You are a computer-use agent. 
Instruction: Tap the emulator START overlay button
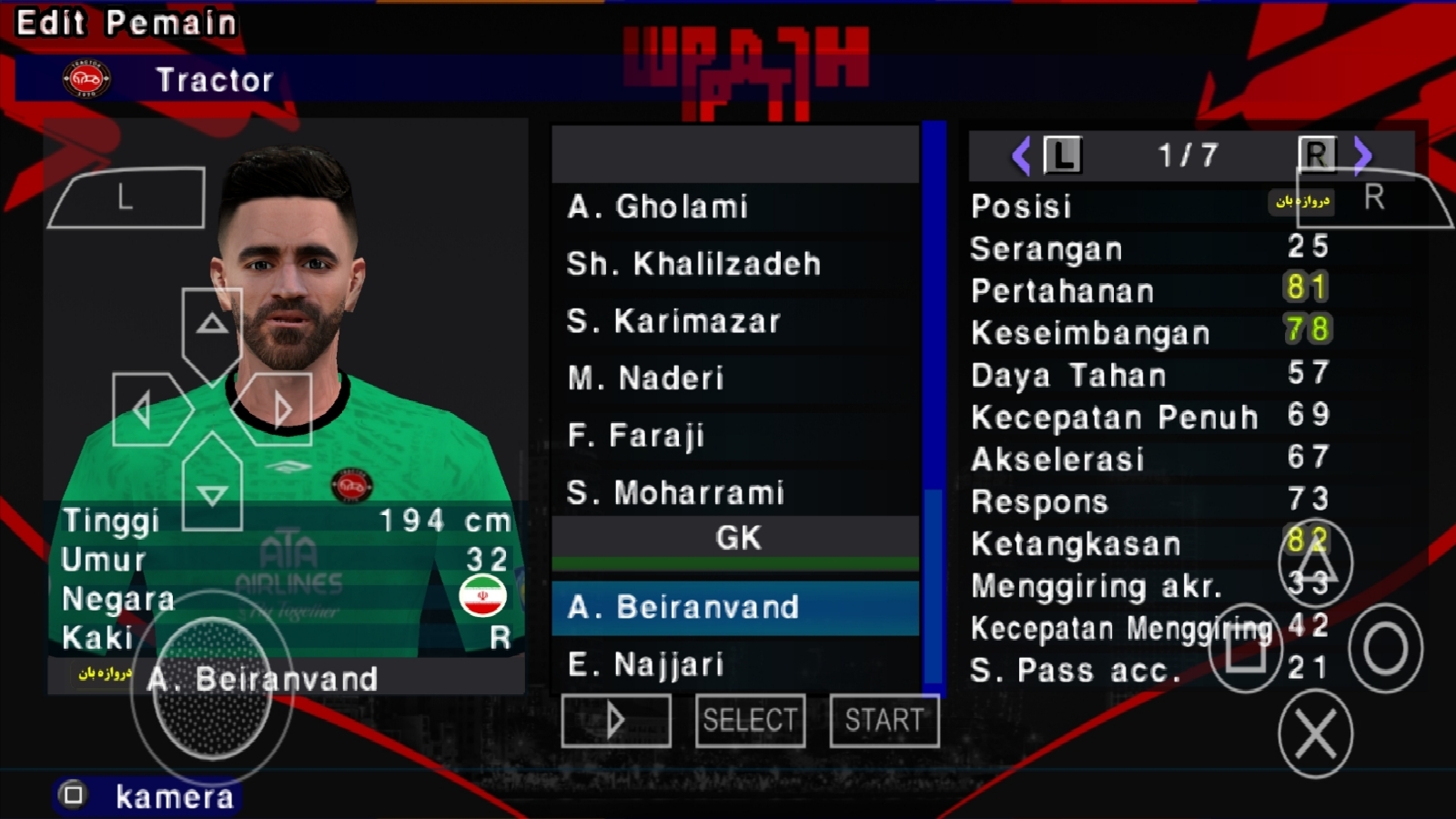884,721
